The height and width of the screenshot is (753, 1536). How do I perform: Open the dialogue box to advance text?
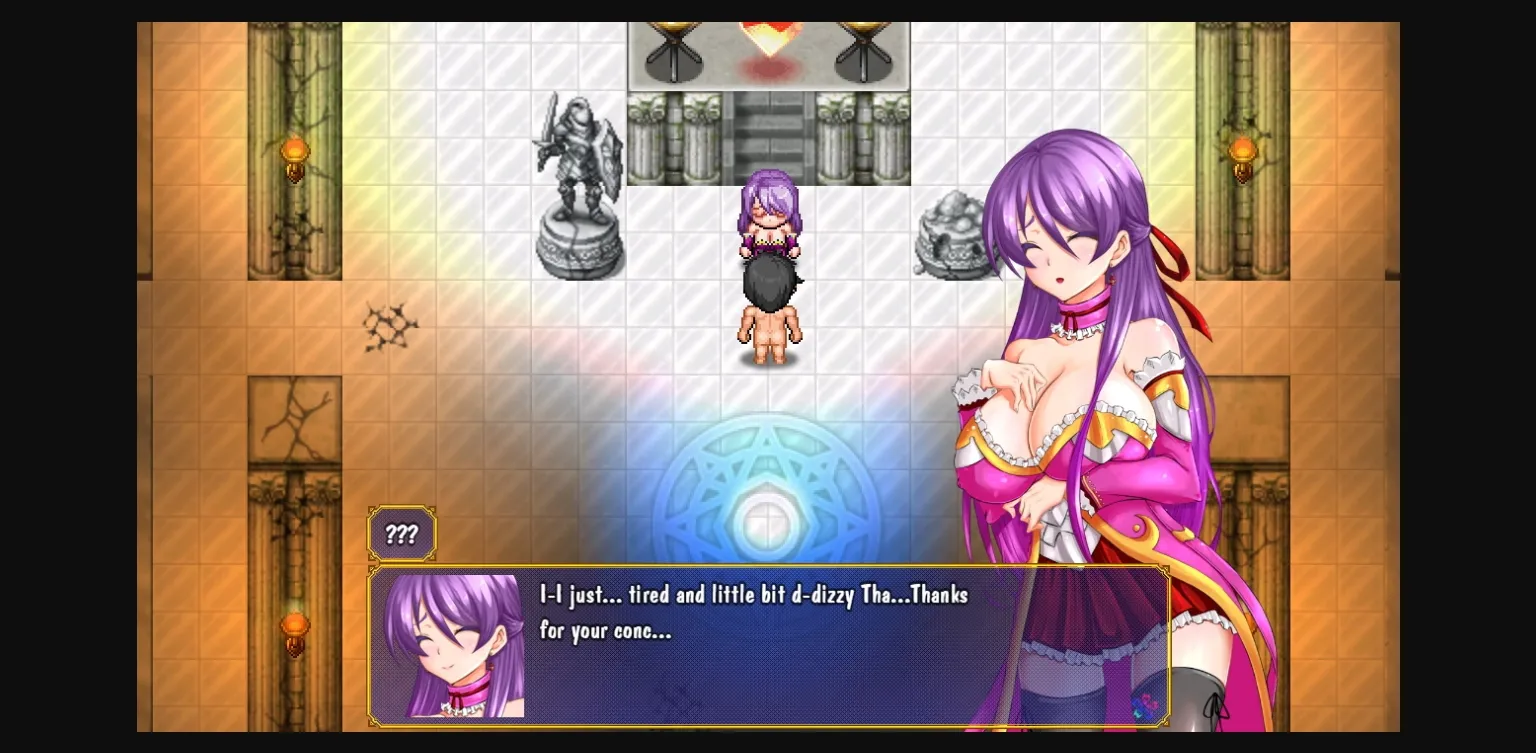click(770, 645)
